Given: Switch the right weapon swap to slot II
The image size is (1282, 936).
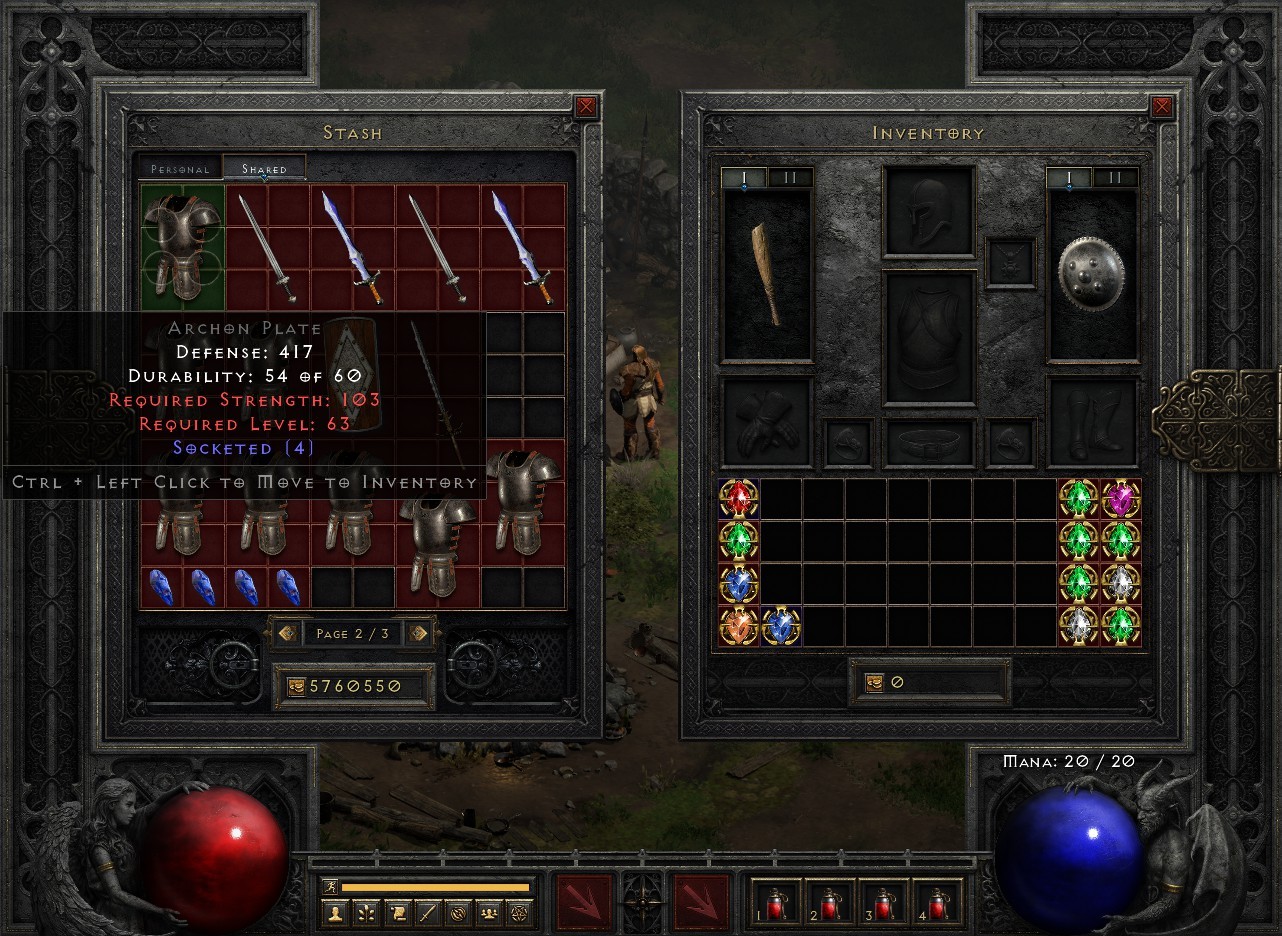Looking at the screenshot, I should coord(1114,176).
